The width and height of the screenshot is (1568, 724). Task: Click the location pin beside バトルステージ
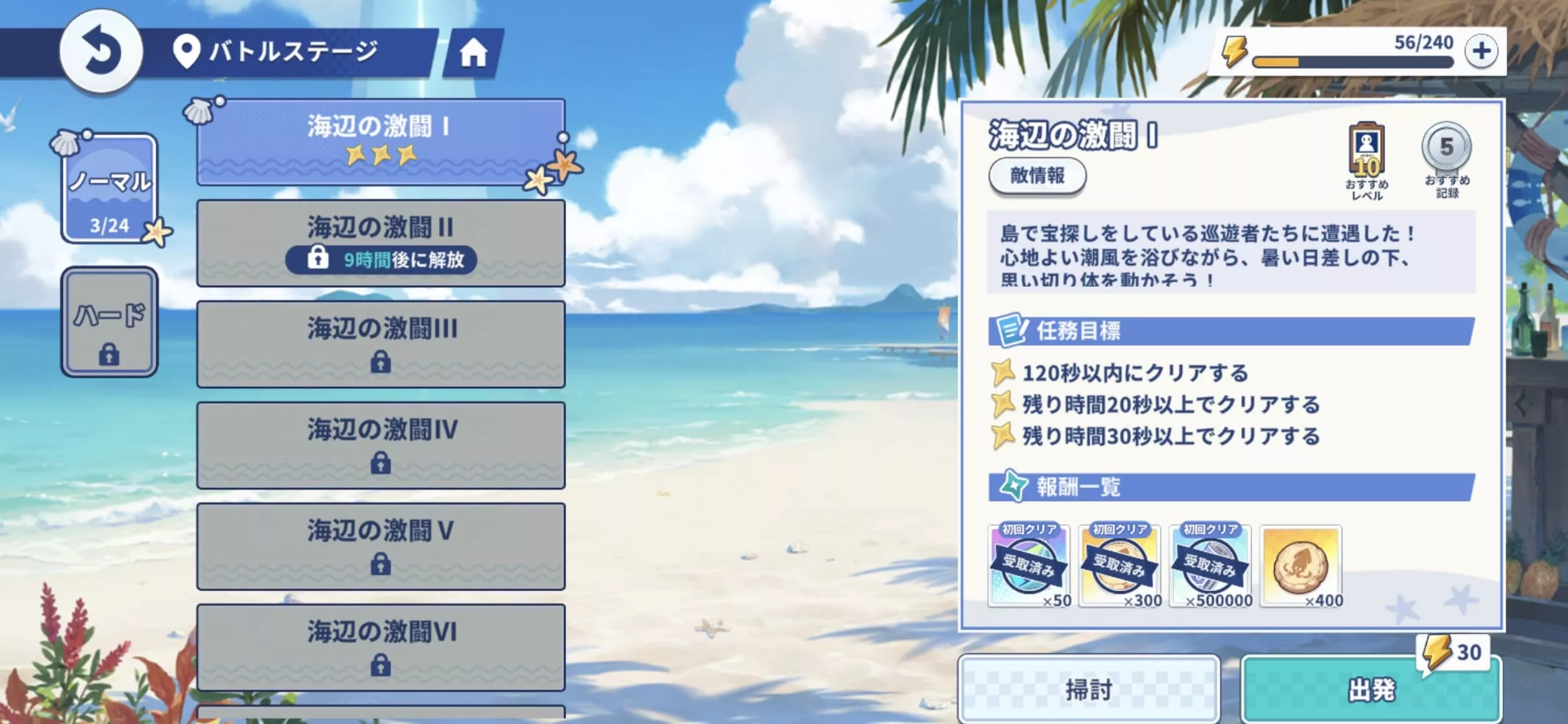pos(187,49)
